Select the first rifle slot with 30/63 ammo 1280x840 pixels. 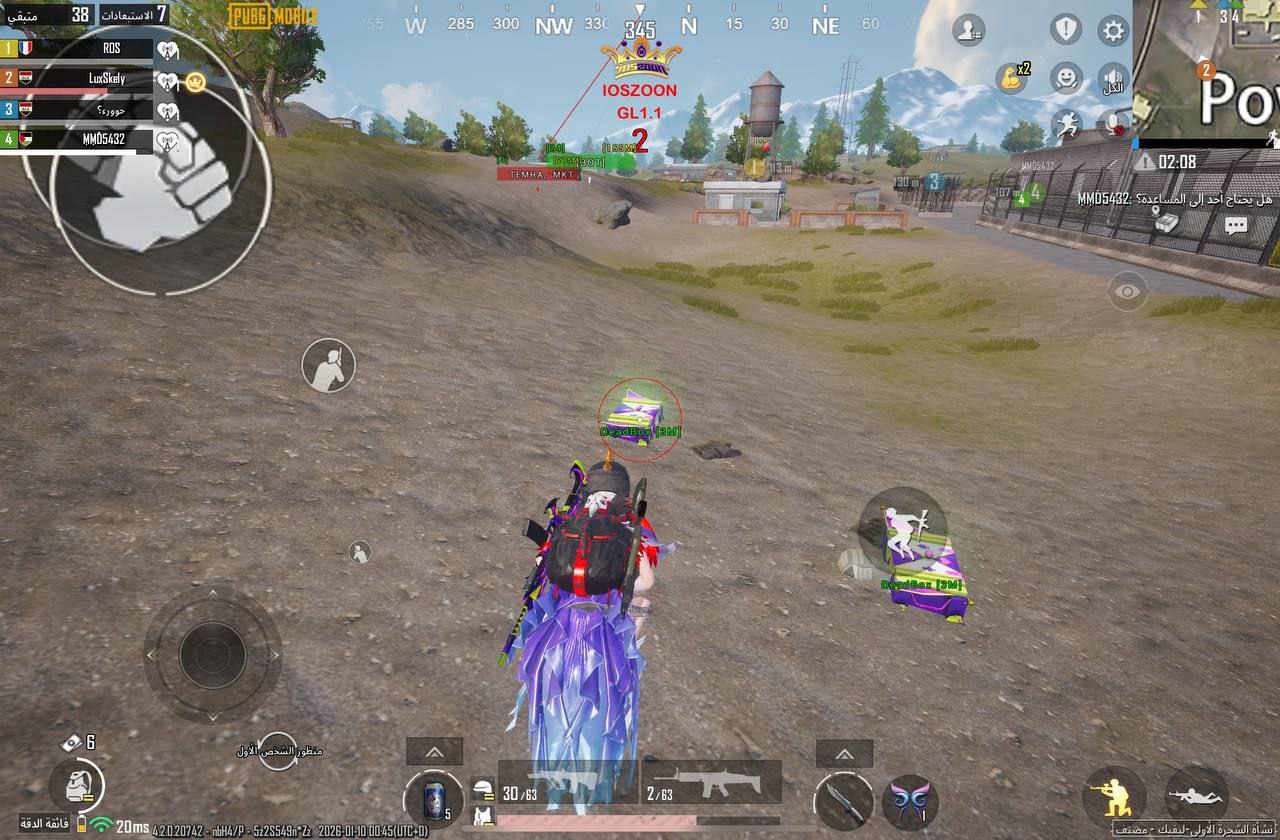[567, 783]
